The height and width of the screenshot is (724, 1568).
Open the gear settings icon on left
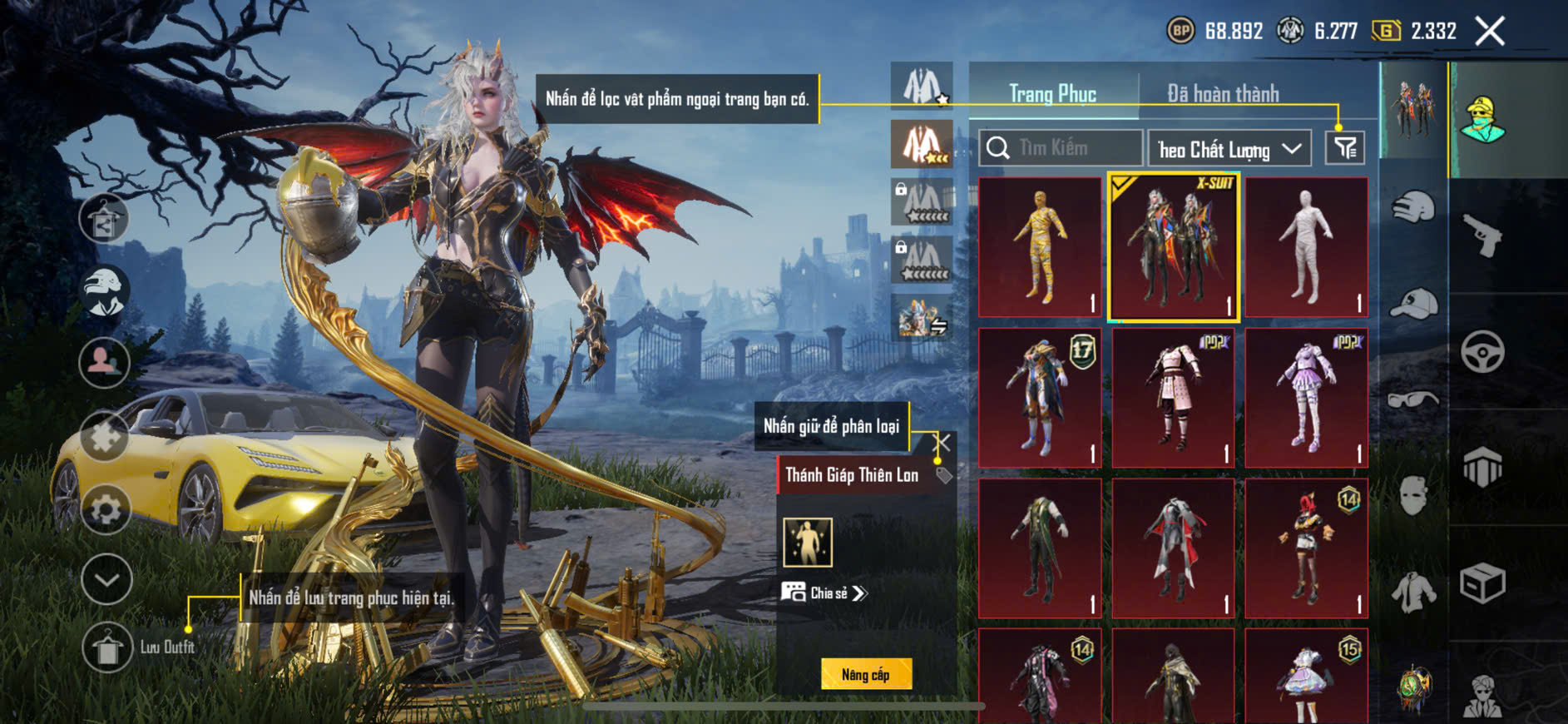pyautogui.click(x=106, y=508)
